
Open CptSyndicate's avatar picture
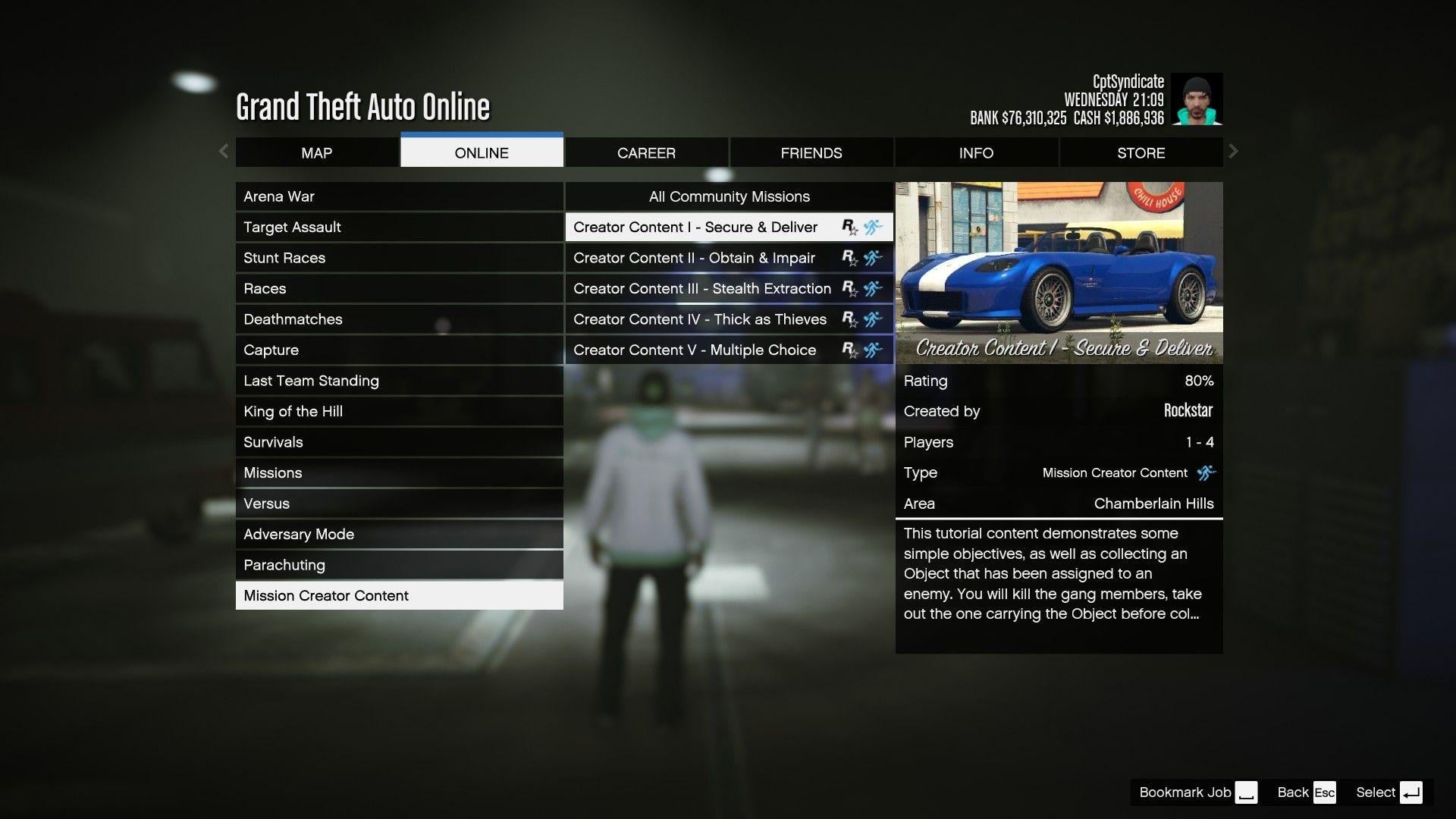pyautogui.click(x=1197, y=99)
